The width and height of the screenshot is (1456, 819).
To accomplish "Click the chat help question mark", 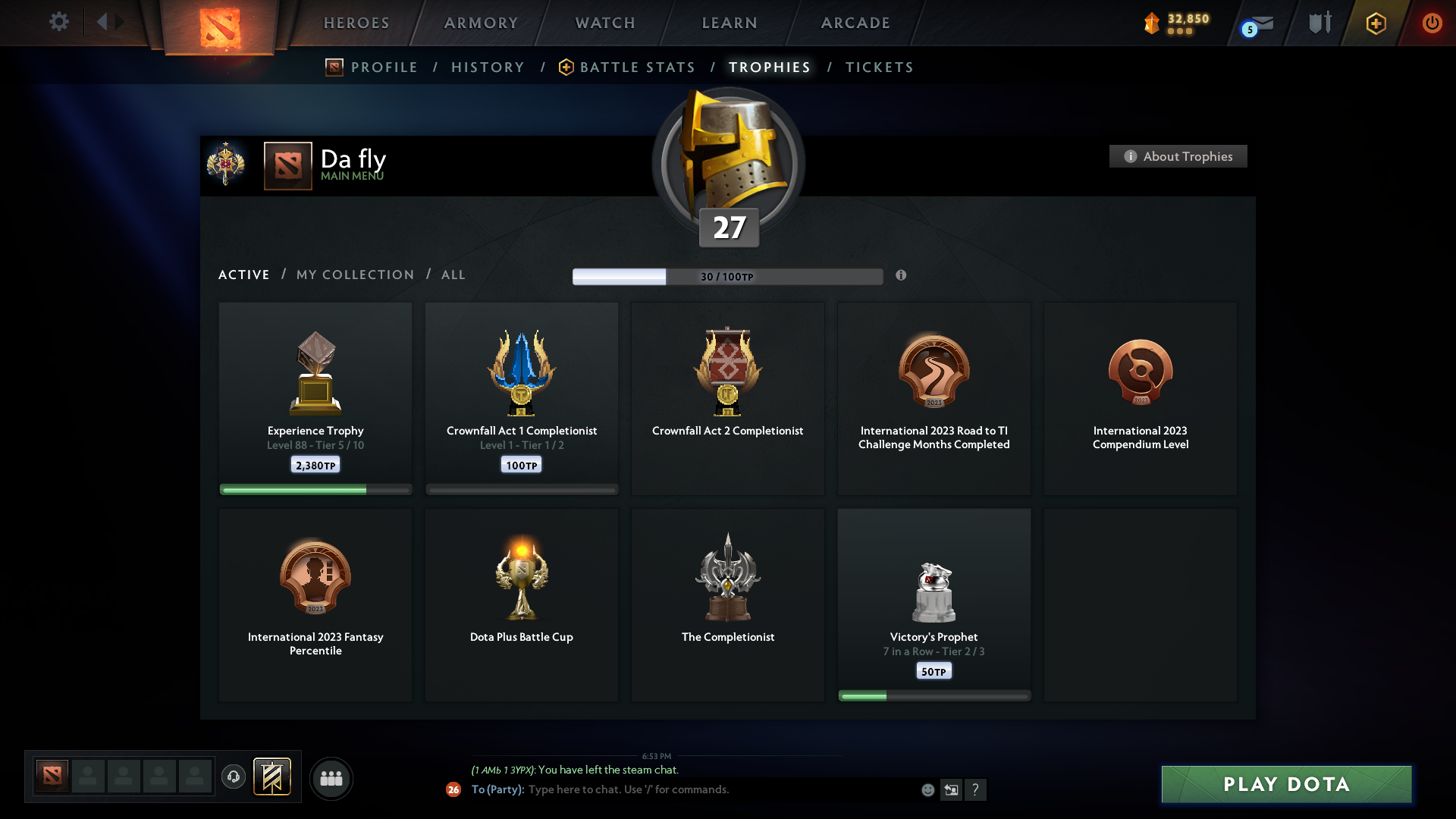I will (x=977, y=789).
